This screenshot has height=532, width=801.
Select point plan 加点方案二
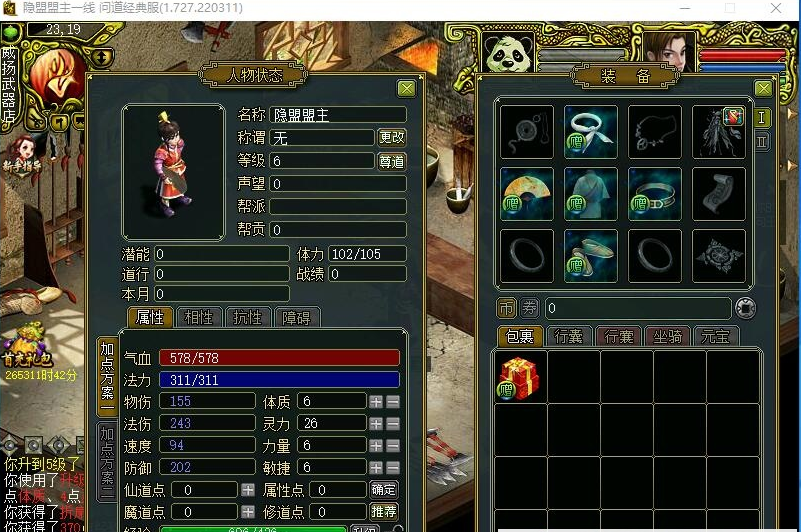coord(106,459)
